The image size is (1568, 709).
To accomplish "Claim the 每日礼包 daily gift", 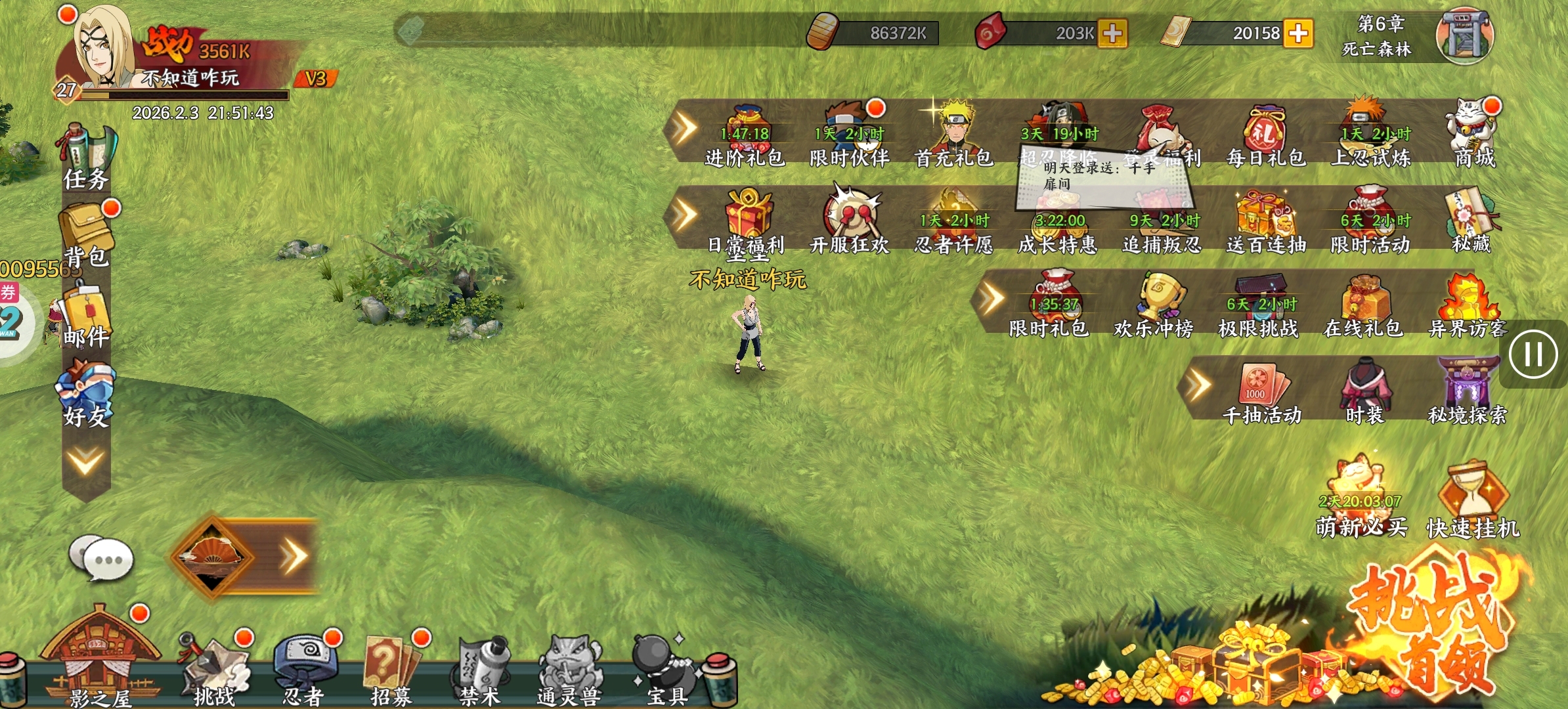I will point(1265,136).
